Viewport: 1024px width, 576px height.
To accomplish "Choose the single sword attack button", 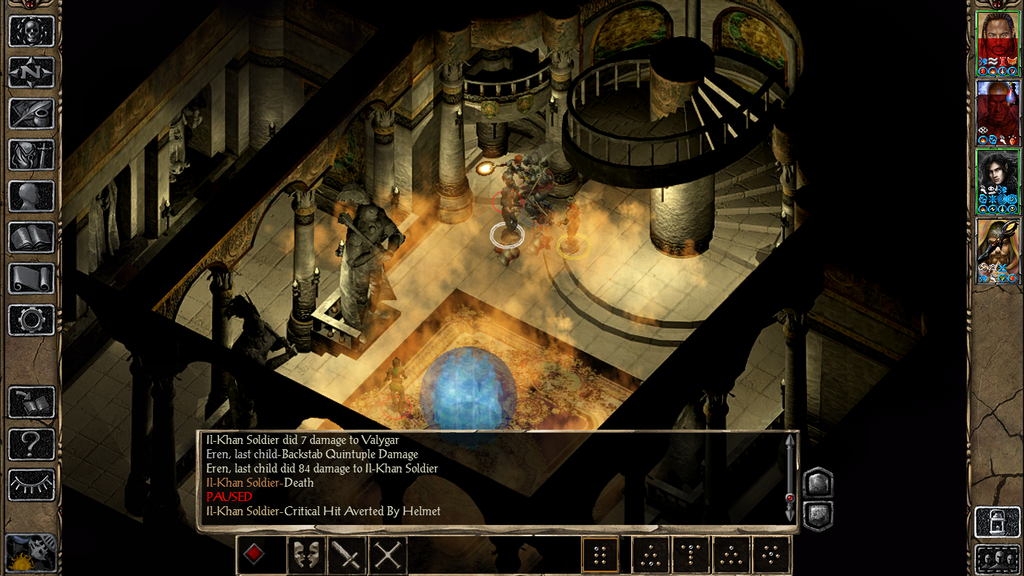I will point(346,554).
